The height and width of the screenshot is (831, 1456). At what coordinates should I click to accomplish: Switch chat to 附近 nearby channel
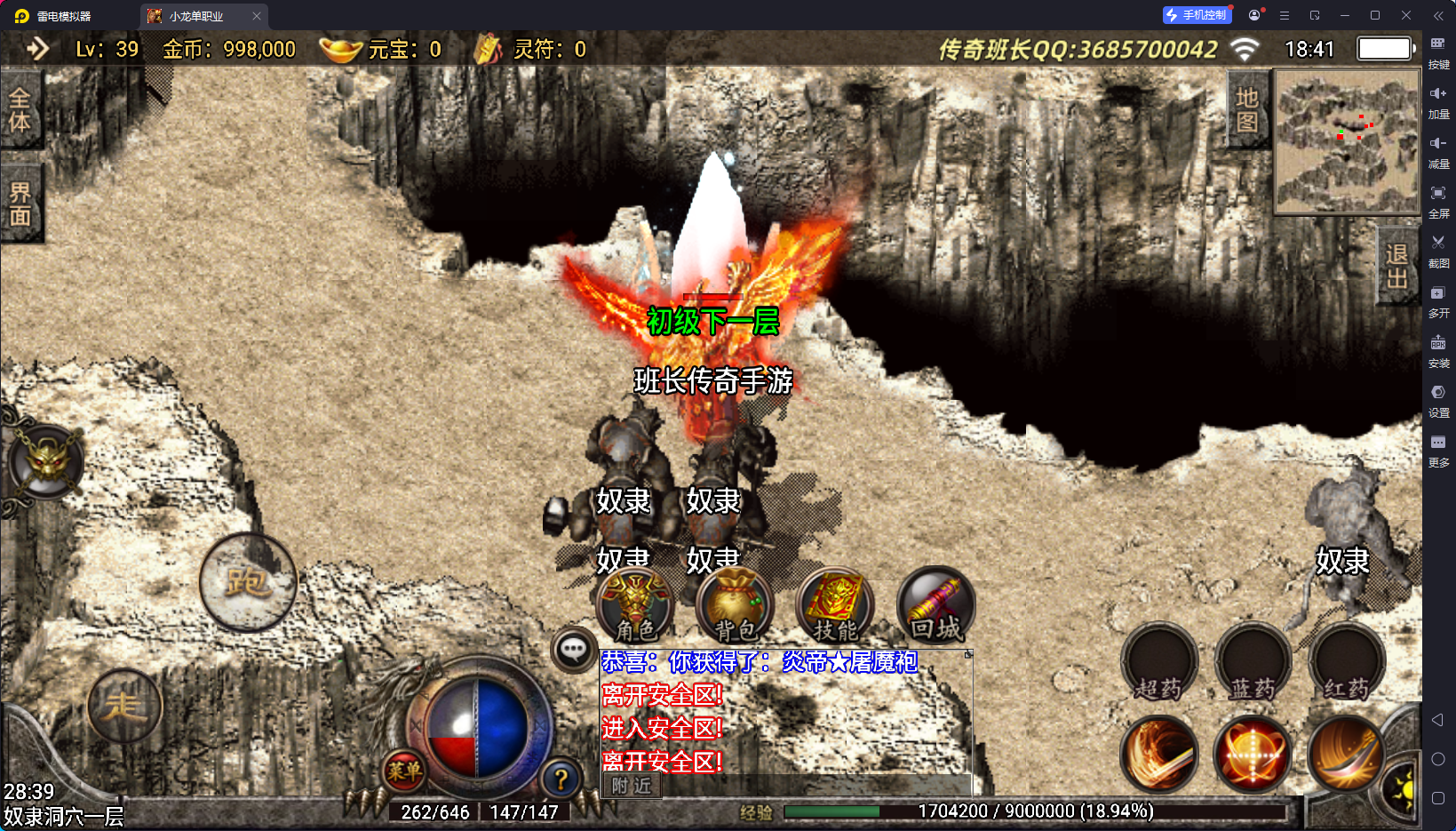click(632, 786)
